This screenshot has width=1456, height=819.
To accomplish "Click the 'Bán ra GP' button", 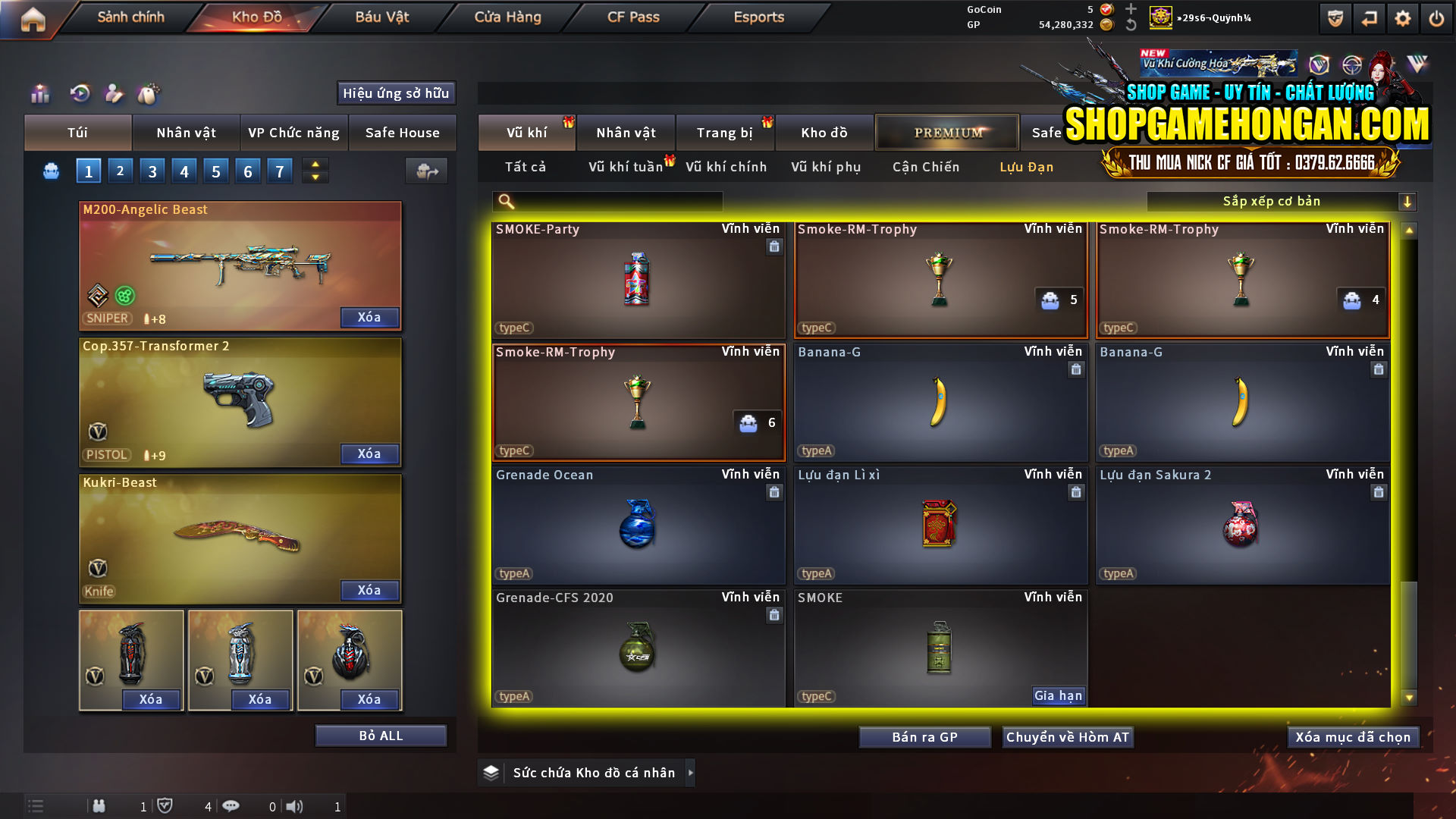I will [x=924, y=736].
